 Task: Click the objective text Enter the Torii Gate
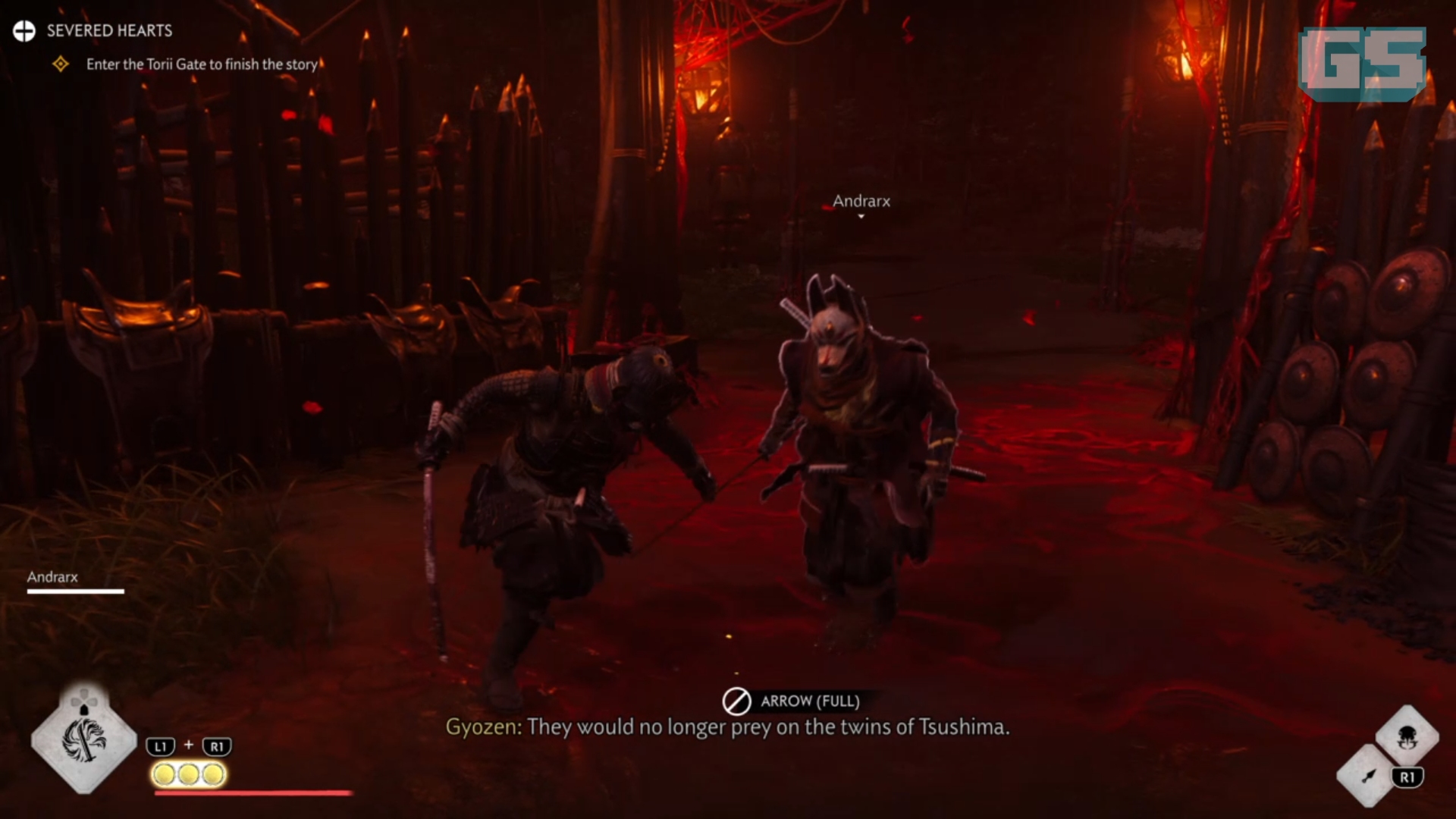pyautogui.click(x=202, y=64)
